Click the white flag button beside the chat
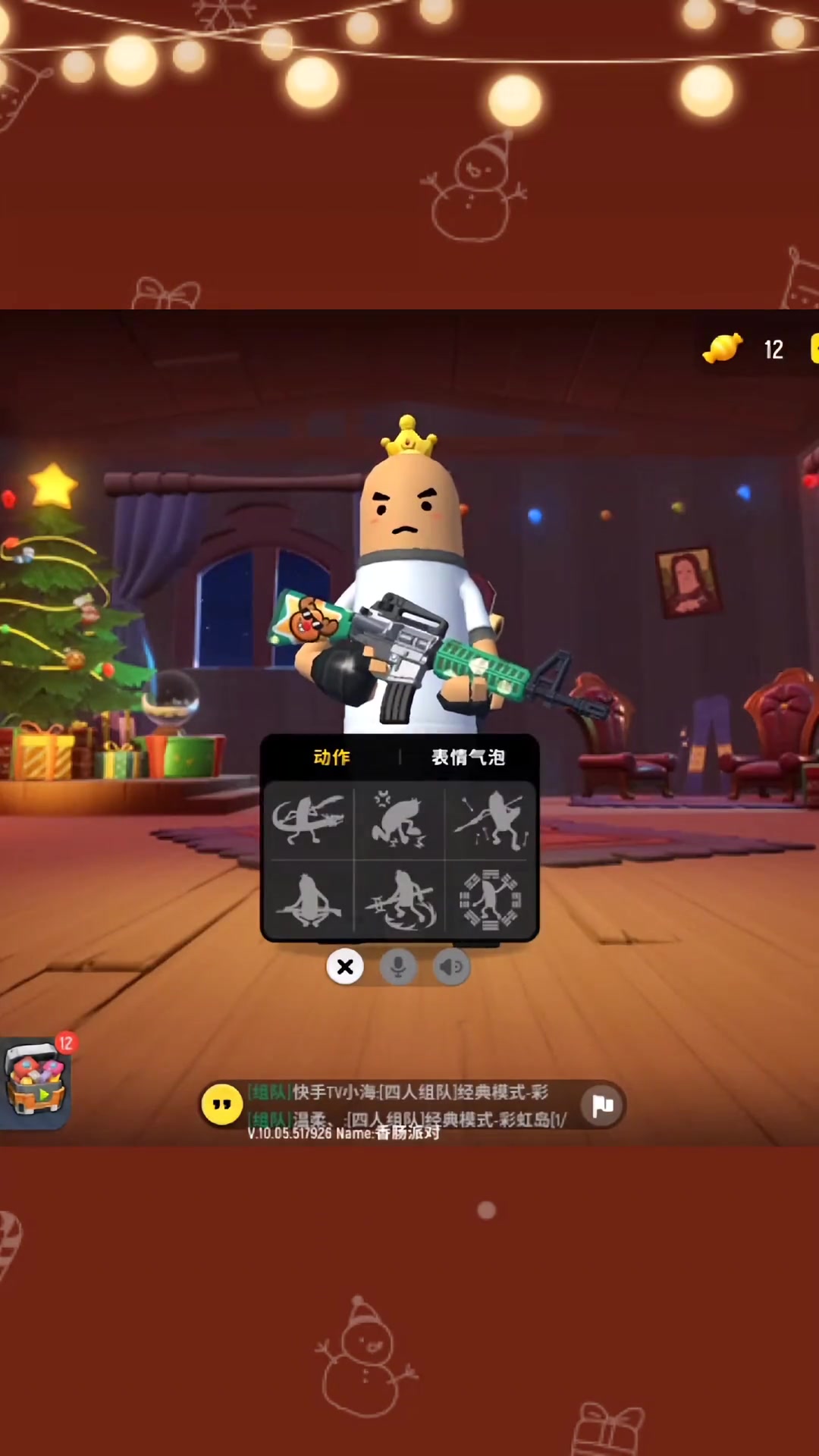Screen dimensions: 819x1456 coord(603,1106)
